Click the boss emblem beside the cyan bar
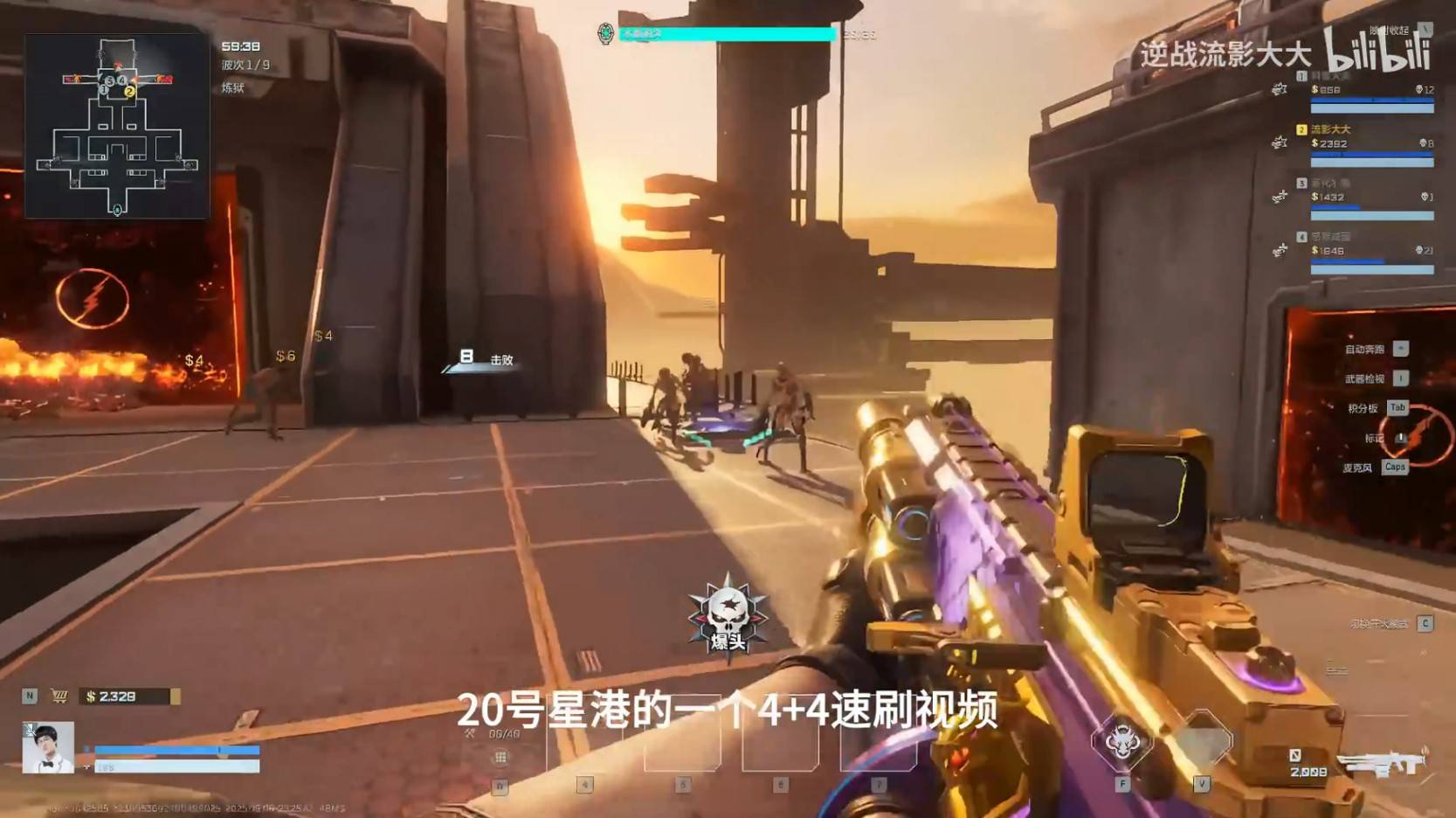1456x818 pixels. (x=605, y=34)
